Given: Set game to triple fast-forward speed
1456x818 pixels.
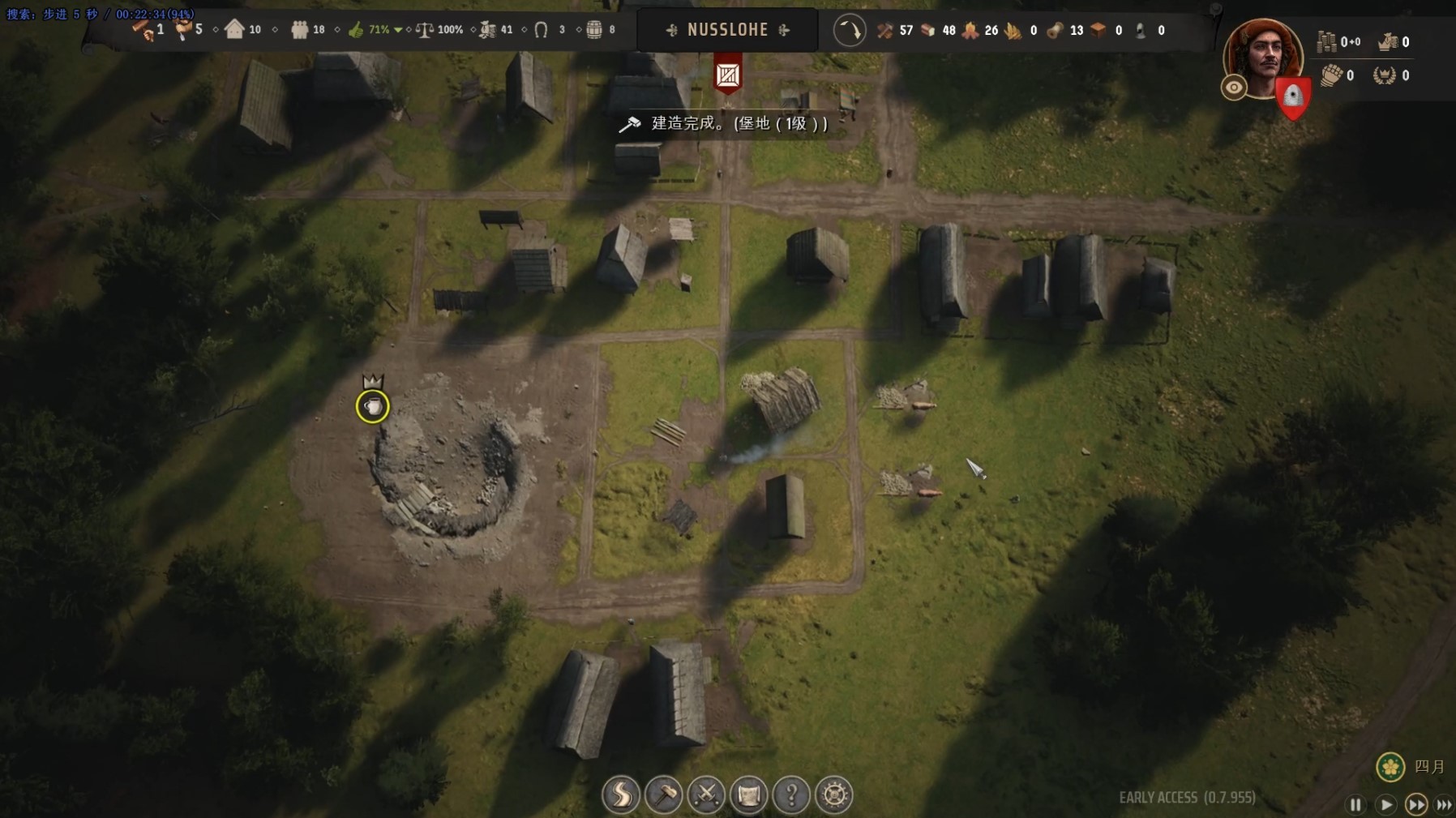Looking at the screenshot, I should click(1444, 804).
